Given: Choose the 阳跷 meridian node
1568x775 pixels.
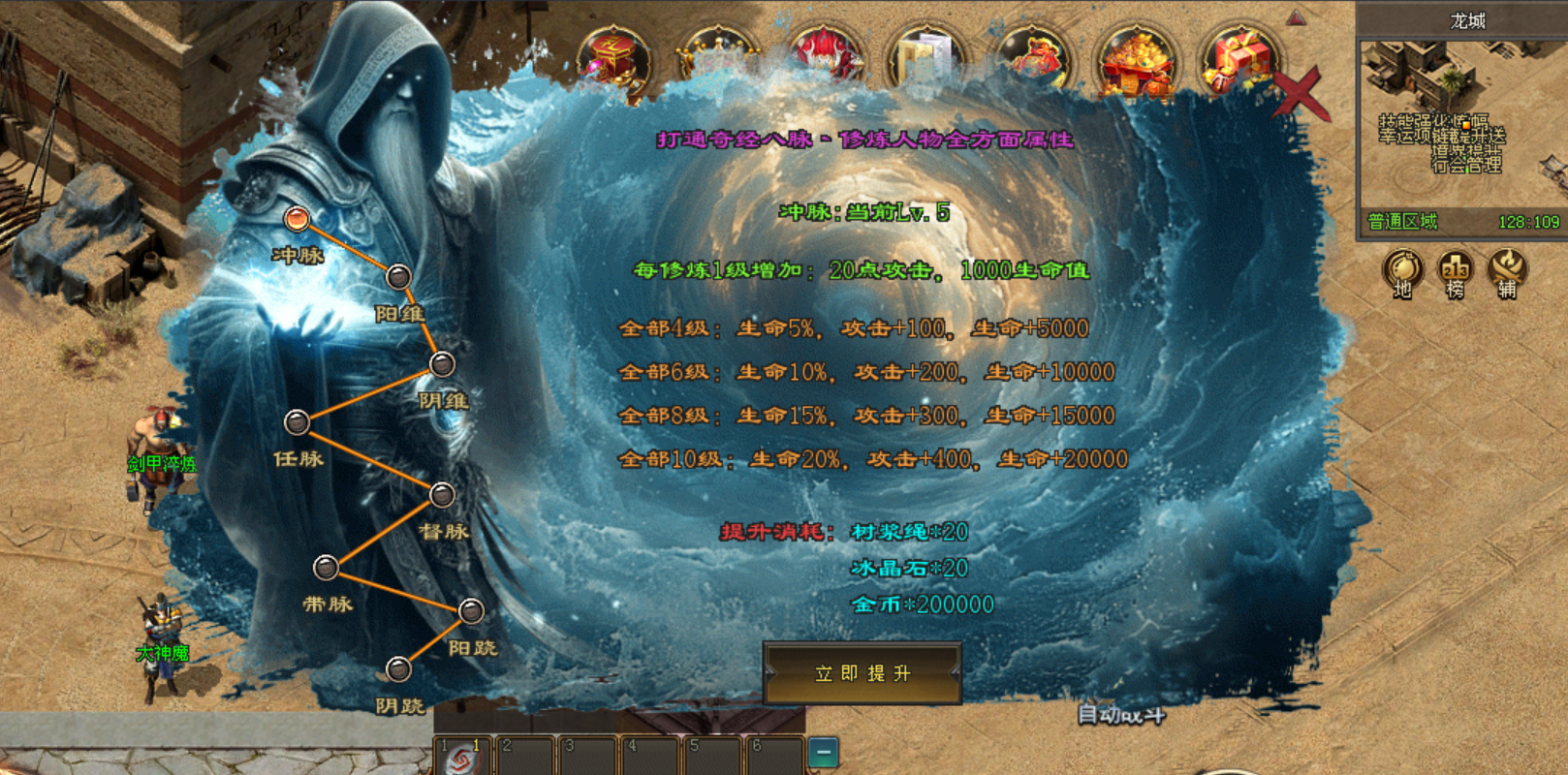Looking at the screenshot, I should pyautogui.click(x=471, y=611).
